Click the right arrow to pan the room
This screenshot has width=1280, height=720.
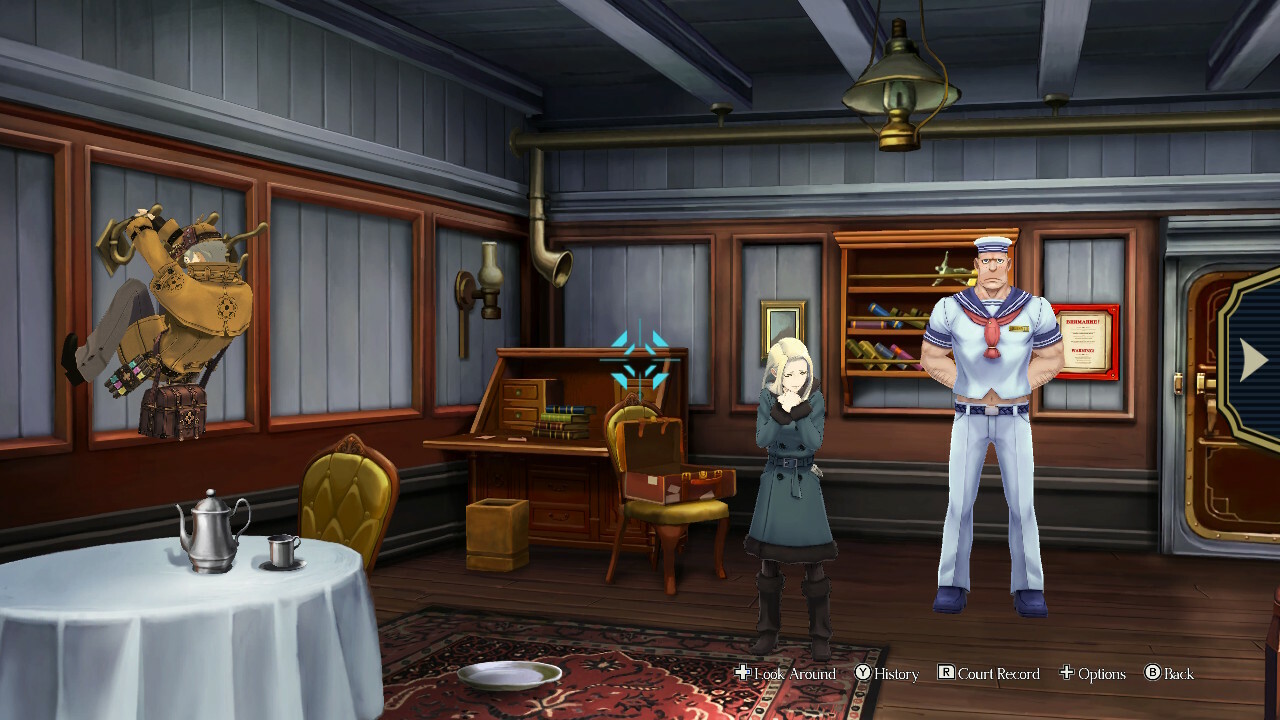(x=1252, y=361)
